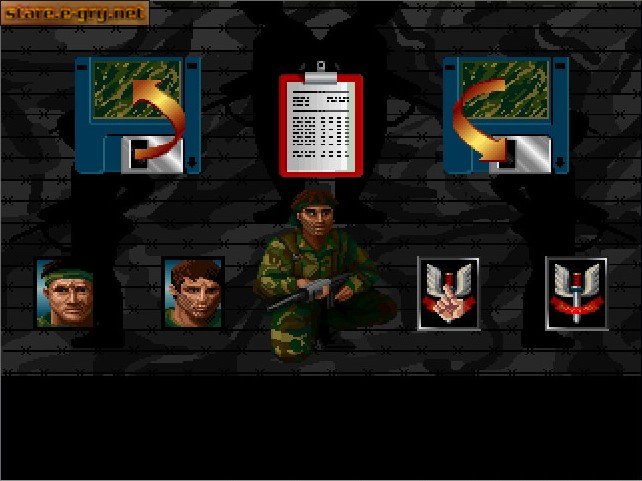The image size is (642, 481).
Task: Open the stare-e-gry.net watermark link
Action: click(x=75, y=13)
